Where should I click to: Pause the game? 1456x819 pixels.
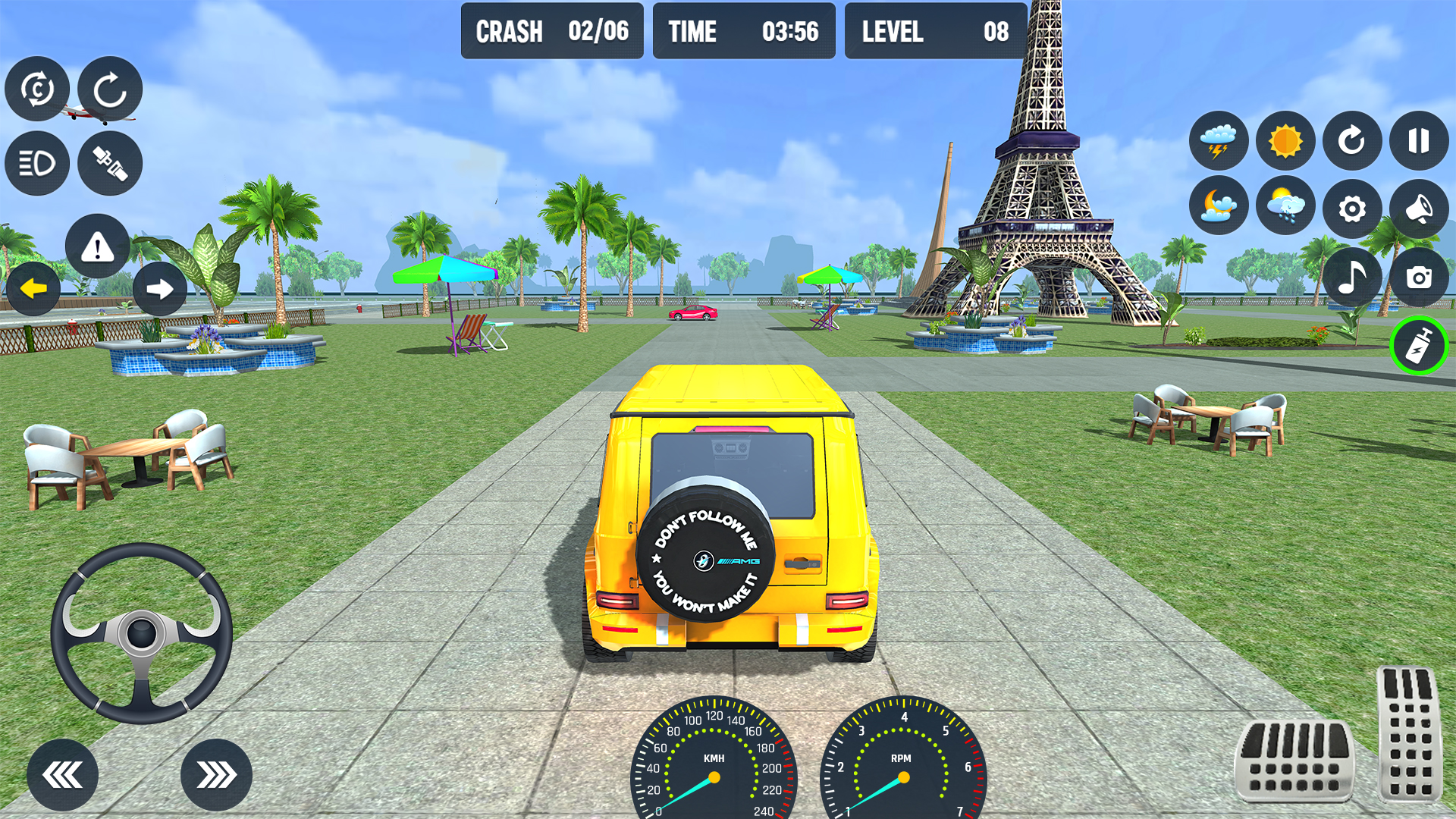(1418, 141)
